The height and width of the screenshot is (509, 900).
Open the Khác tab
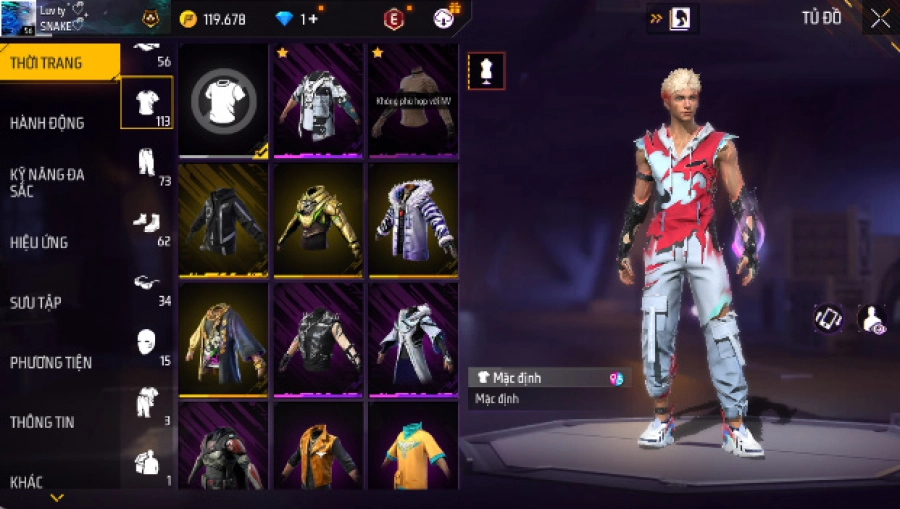pyautogui.click(x=27, y=482)
